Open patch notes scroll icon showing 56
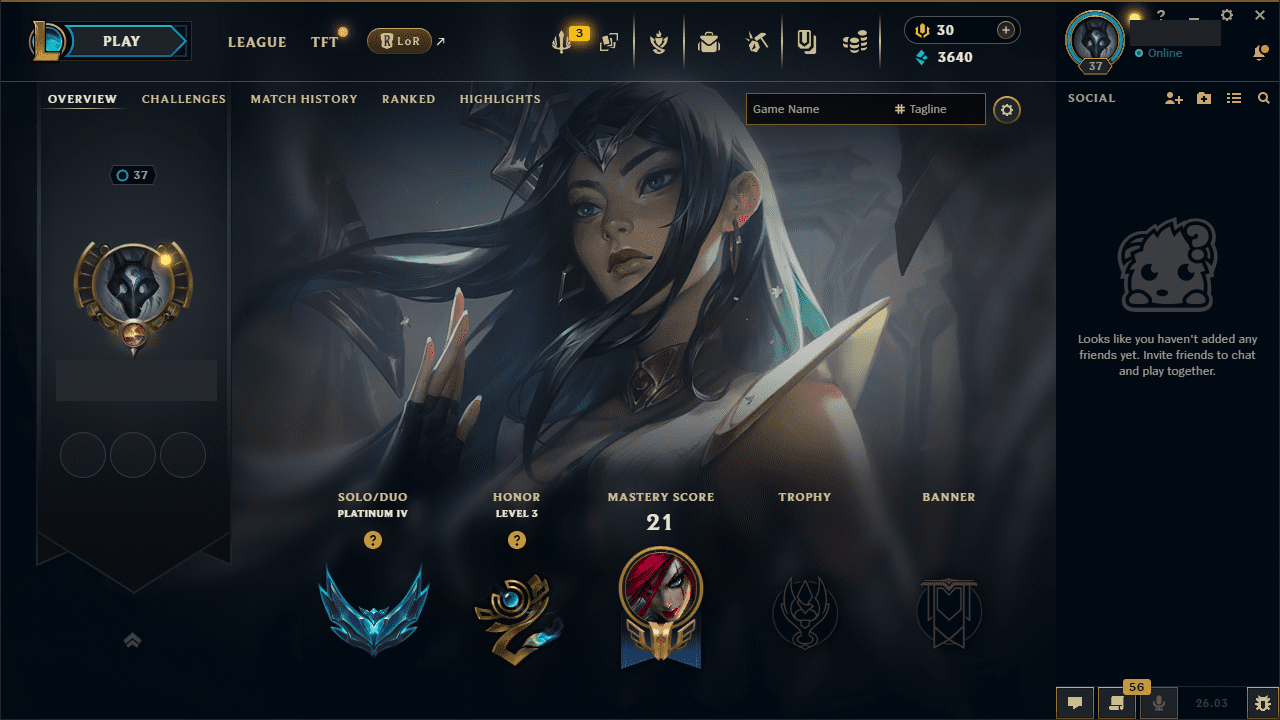This screenshot has height=720, width=1280. 1117,703
